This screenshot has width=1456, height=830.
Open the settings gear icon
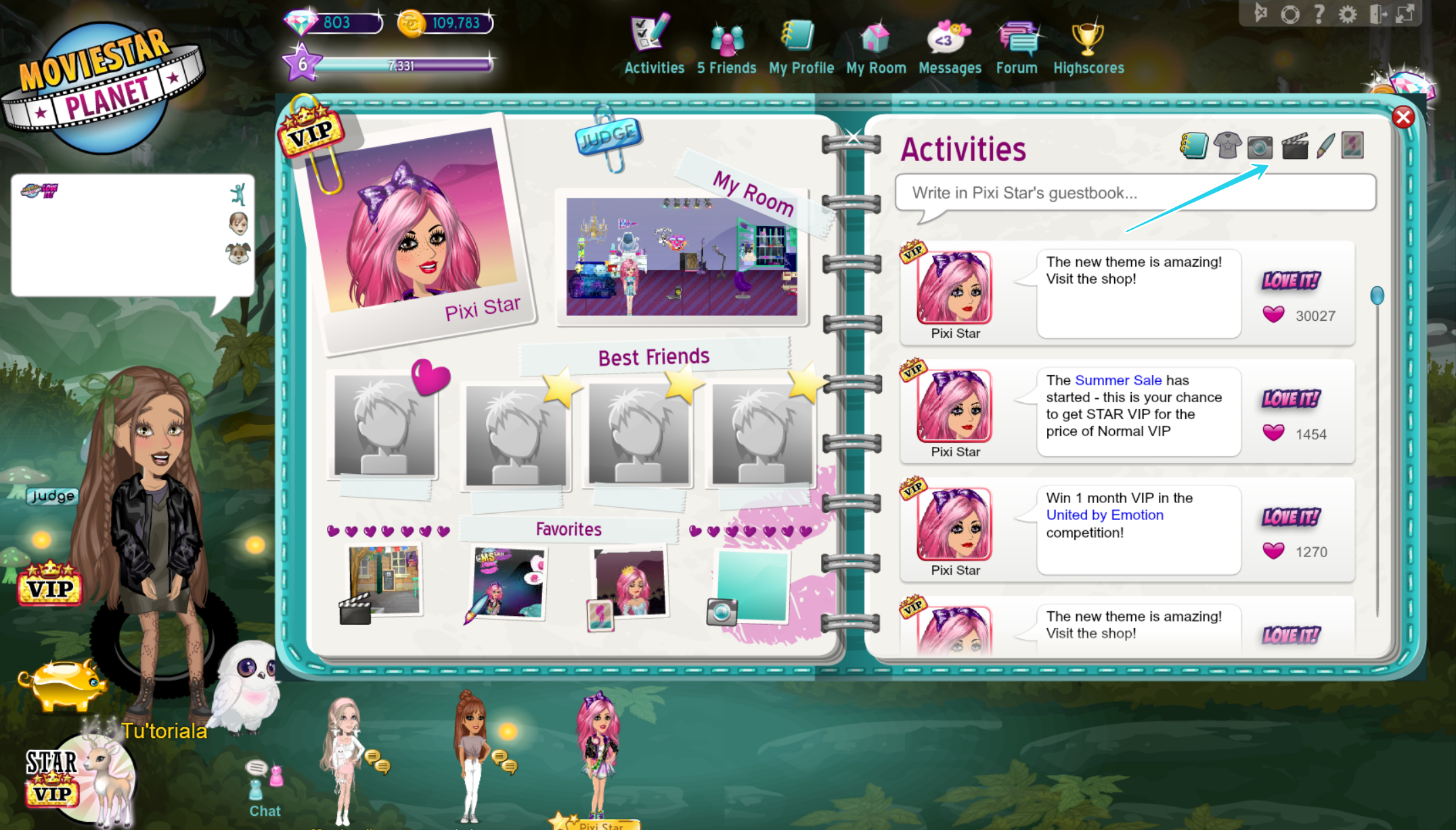[1349, 14]
